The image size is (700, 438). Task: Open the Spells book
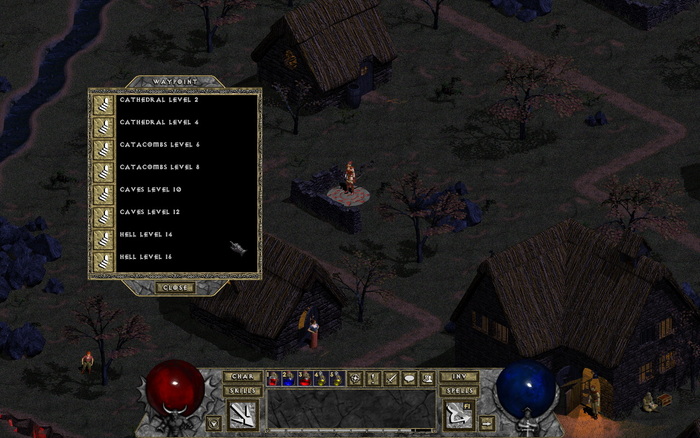[458, 390]
